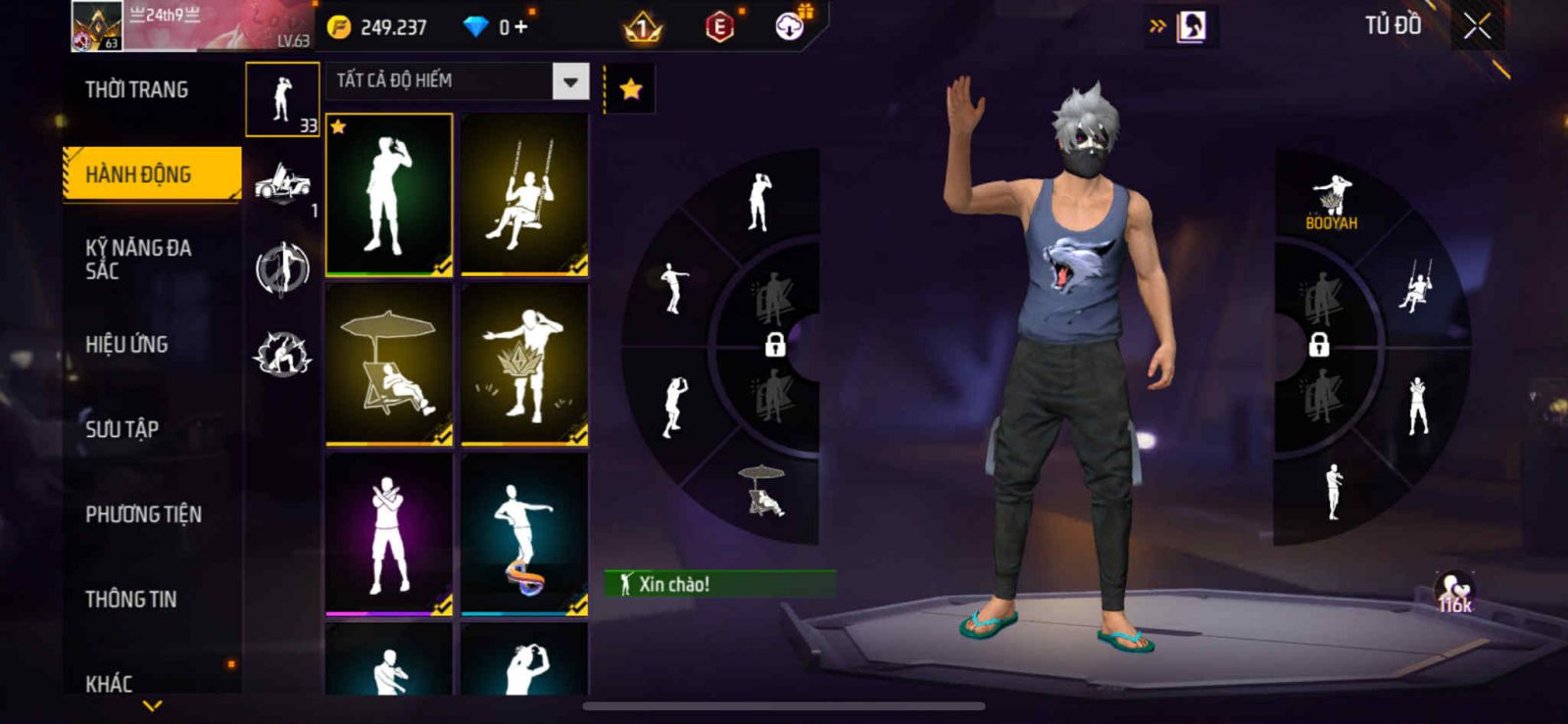Toggle the star favorites filter
The width and height of the screenshot is (1568, 724).
click(630, 90)
